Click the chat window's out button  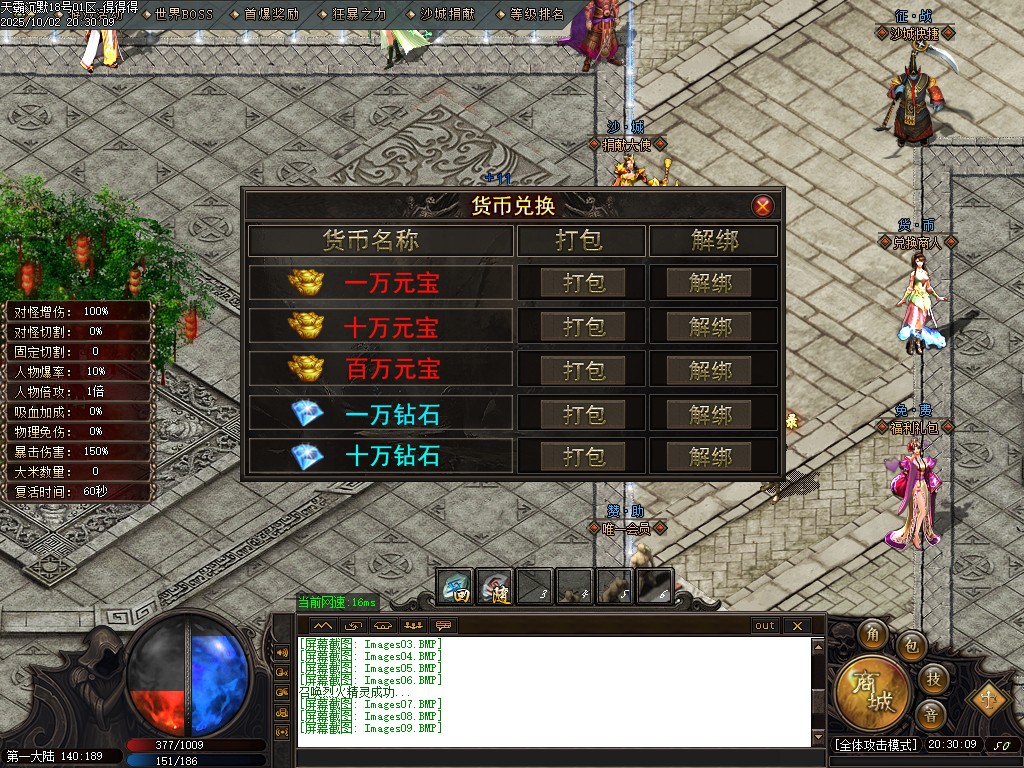pos(765,626)
